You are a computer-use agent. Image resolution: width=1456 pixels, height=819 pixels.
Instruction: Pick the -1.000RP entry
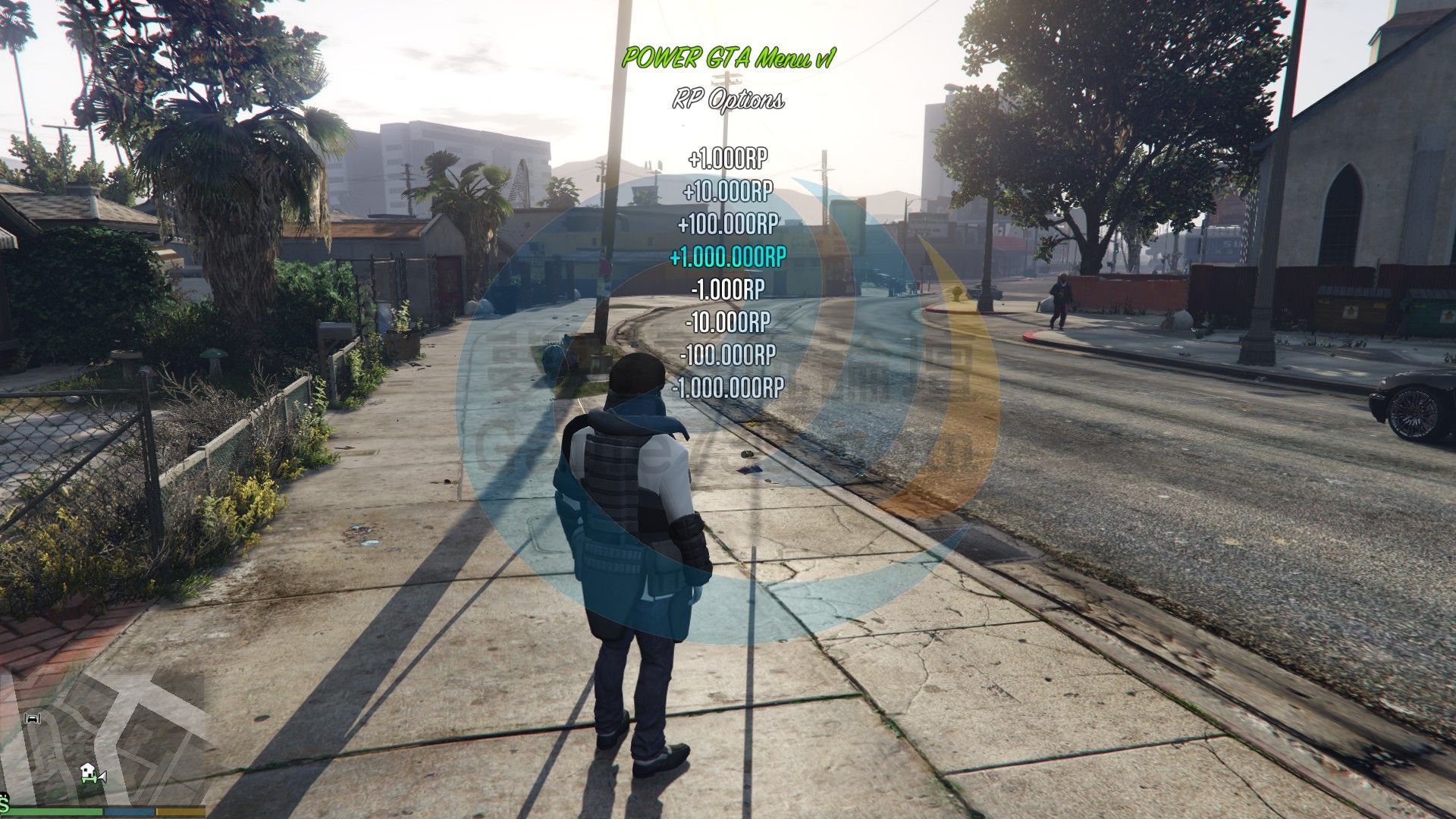727,289
